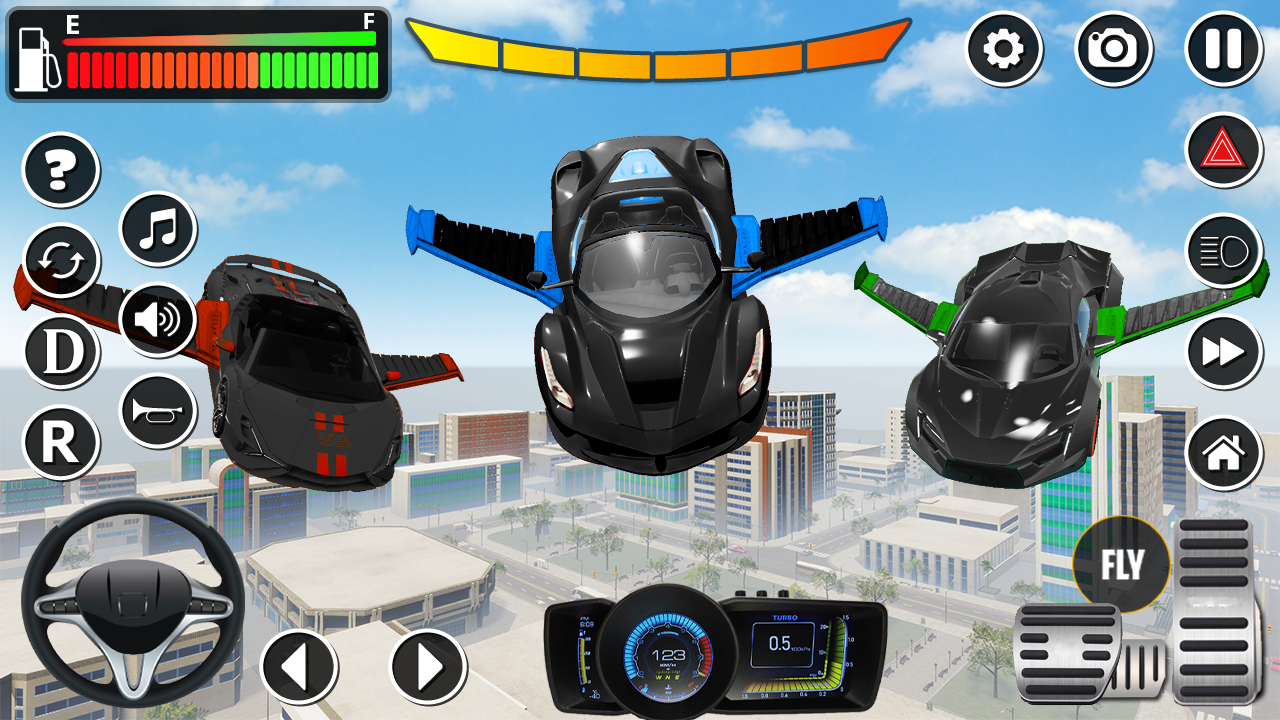The width and height of the screenshot is (1280, 720).
Task: Honk using the horn icon
Action: click(155, 407)
